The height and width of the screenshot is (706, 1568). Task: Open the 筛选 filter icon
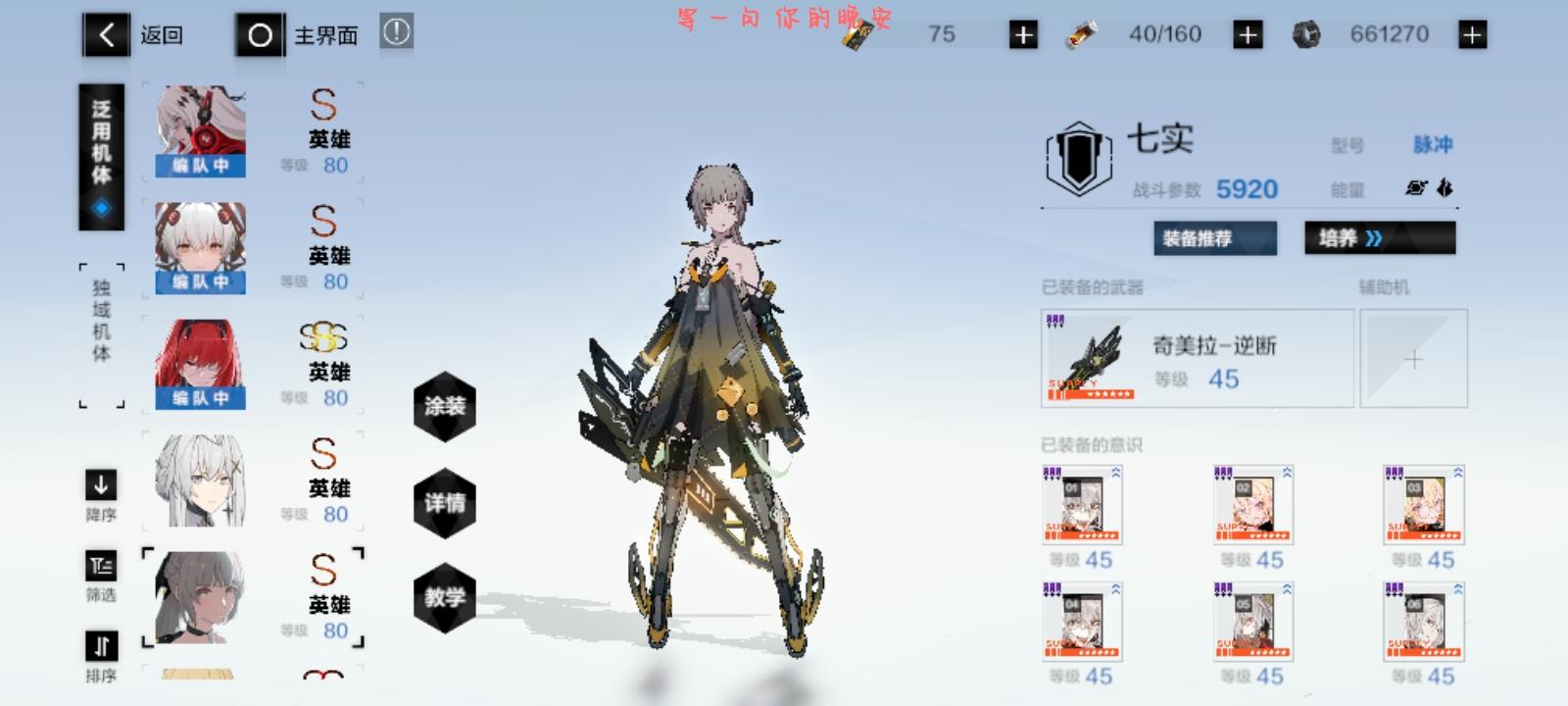pyautogui.click(x=100, y=566)
